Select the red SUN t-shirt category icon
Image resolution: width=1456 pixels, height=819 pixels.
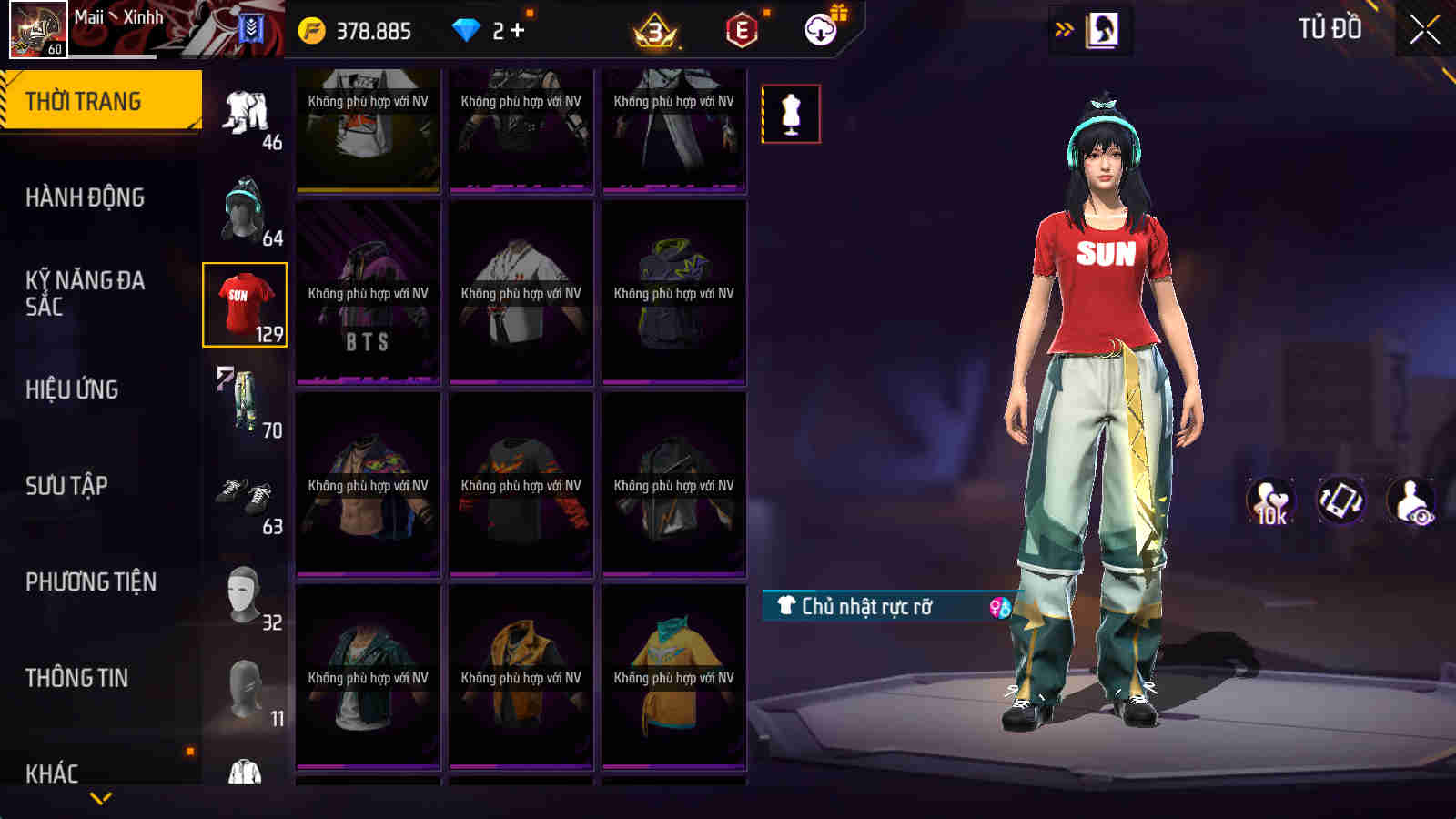(x=243, y=305)
